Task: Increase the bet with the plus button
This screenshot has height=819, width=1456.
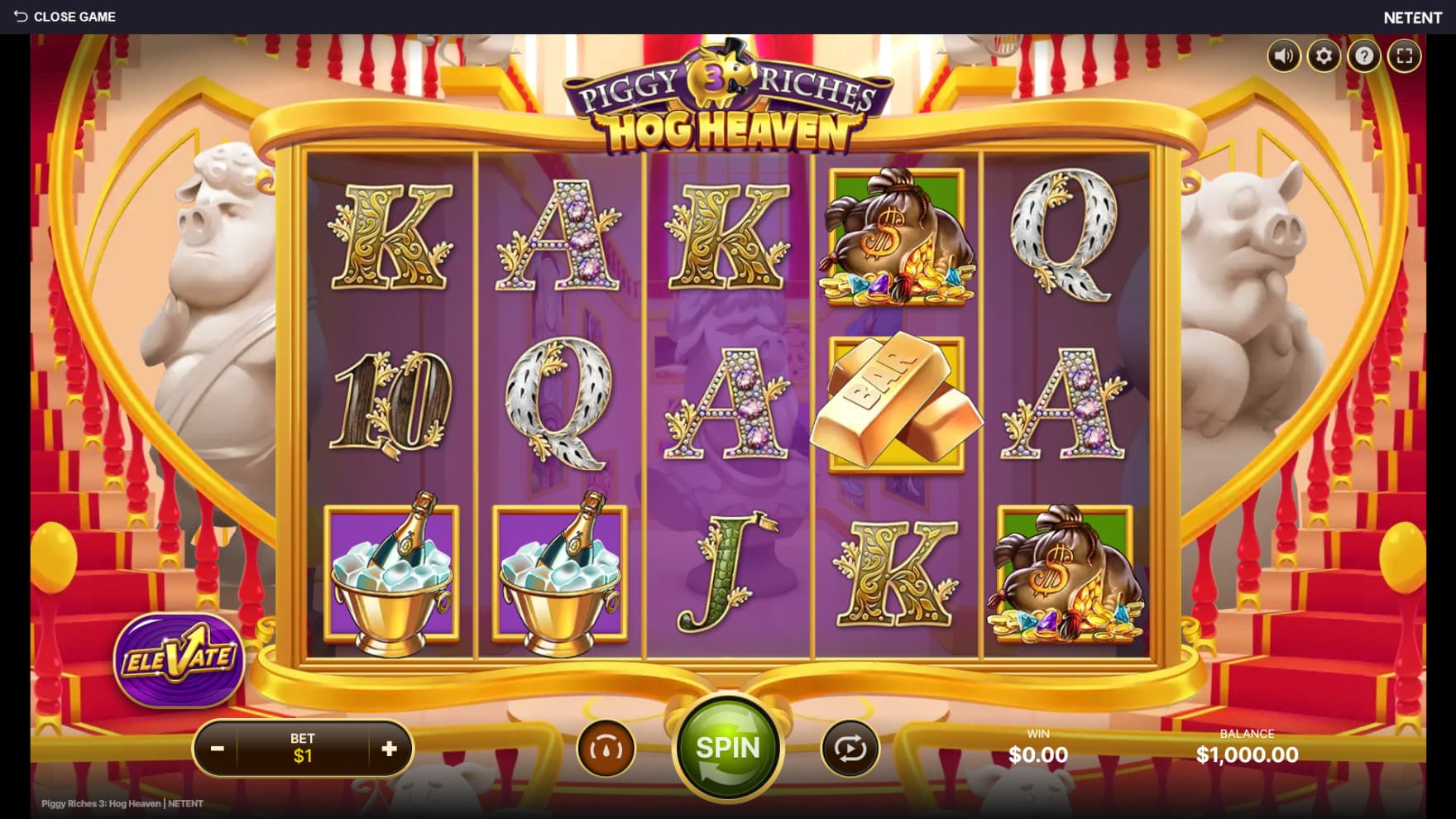Action: point(389,749)
